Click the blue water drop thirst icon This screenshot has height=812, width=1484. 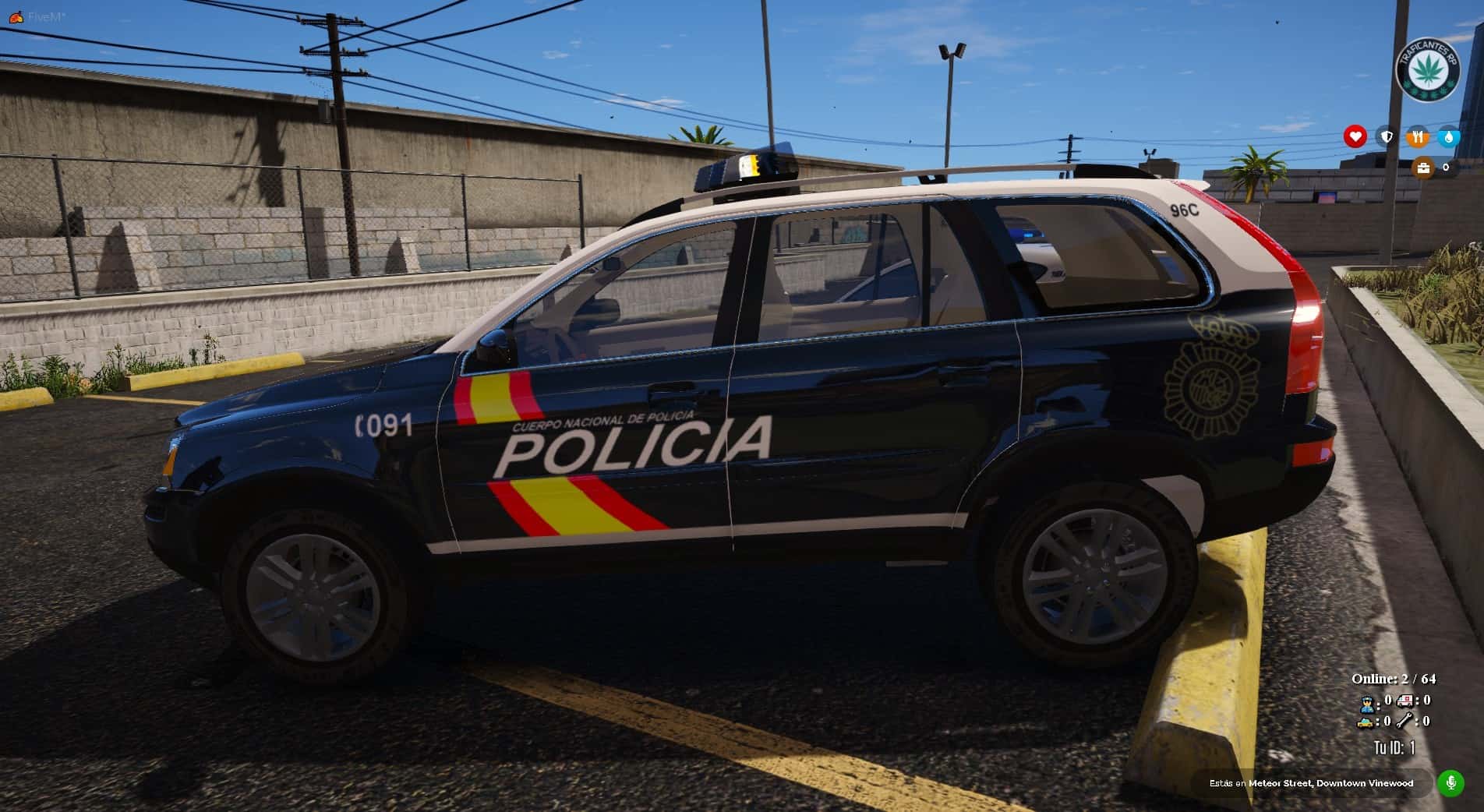[x=1448, y=137]
